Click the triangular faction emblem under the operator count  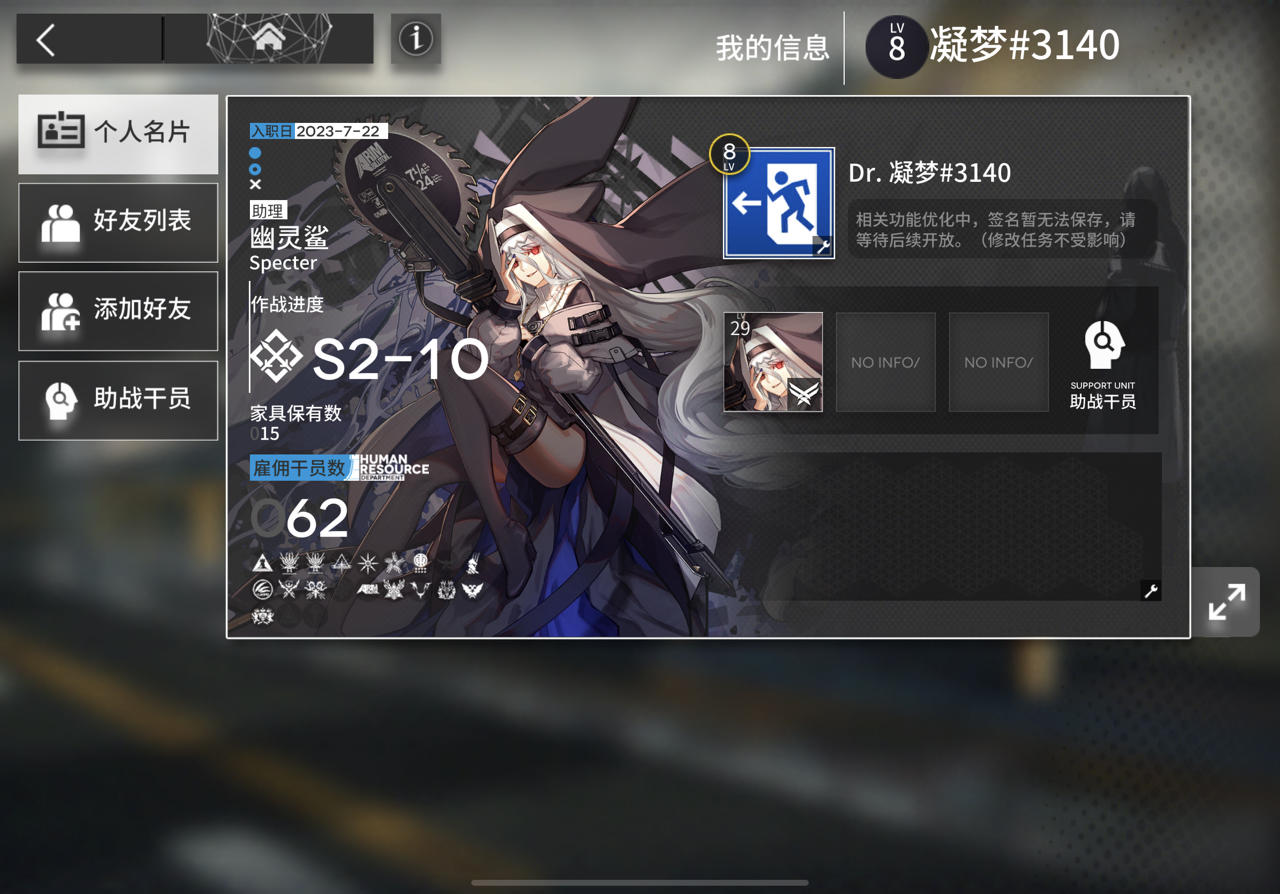click(264, 562)
